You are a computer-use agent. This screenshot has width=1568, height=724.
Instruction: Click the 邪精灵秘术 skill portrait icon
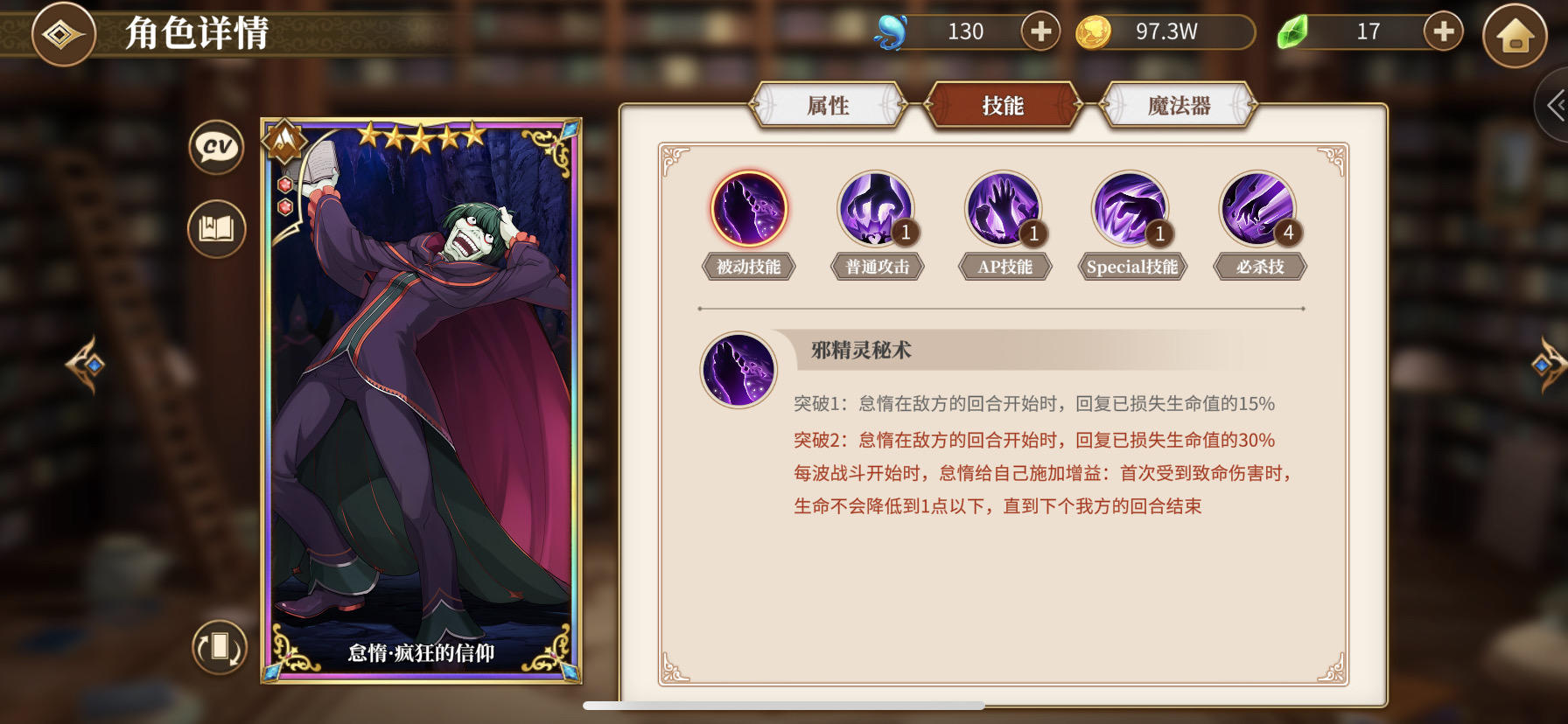[x=738, y=369]
